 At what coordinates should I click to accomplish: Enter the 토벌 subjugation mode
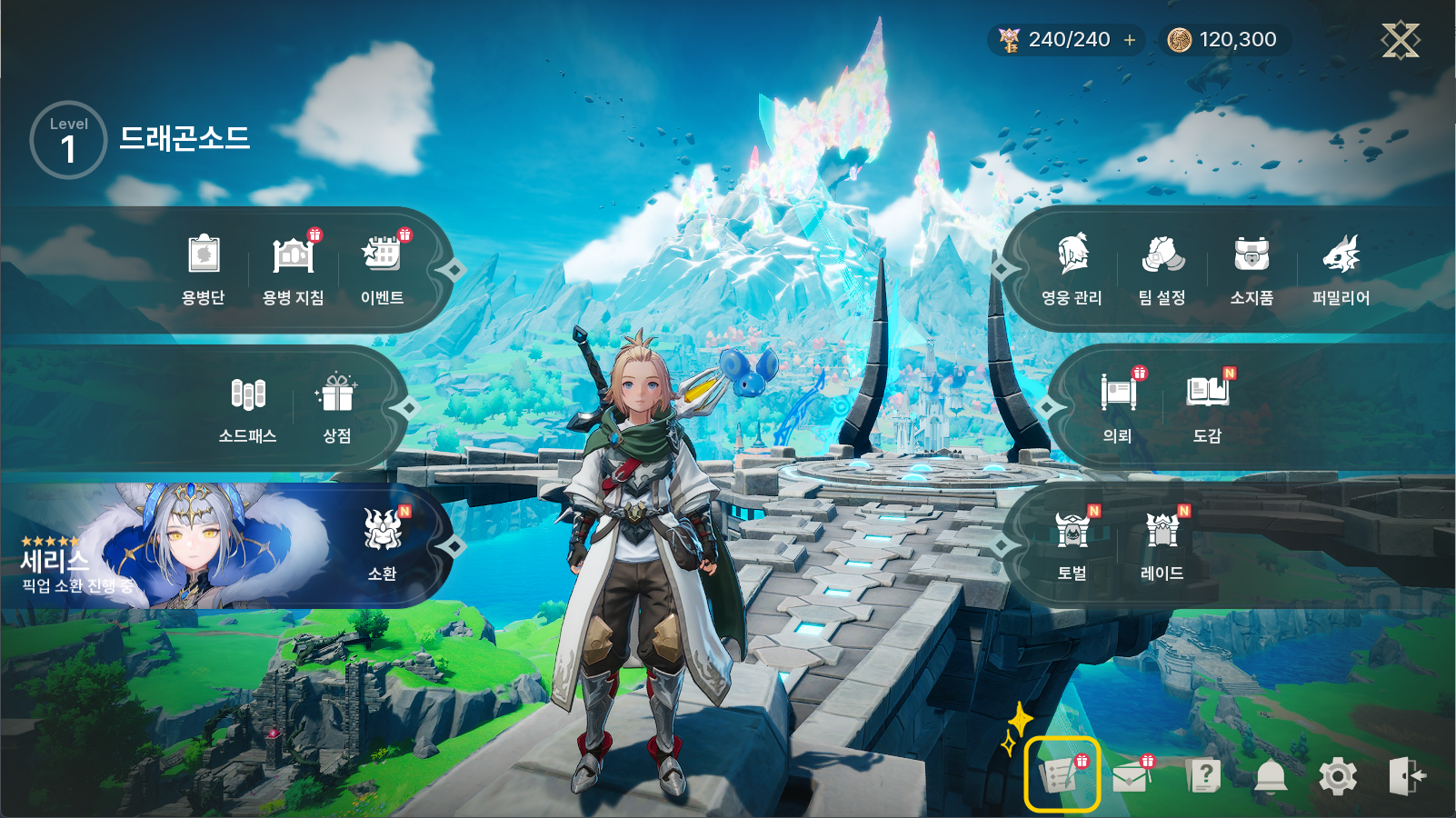(x=1072, y=545)
